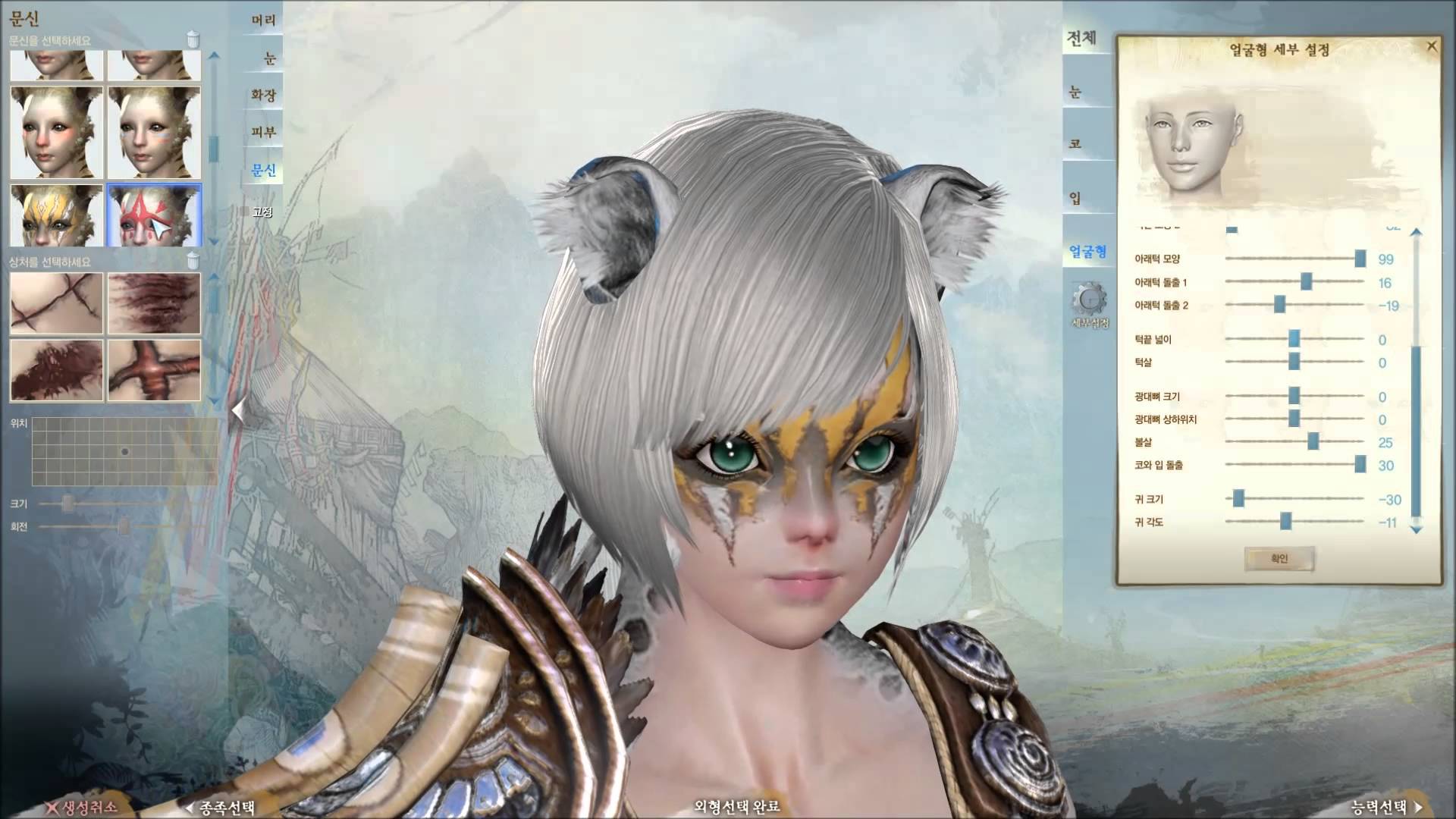Viewport: 1456px width, 819px height.
Task: Select the 전체 overall tab
Action: [x=1081, y=38]
